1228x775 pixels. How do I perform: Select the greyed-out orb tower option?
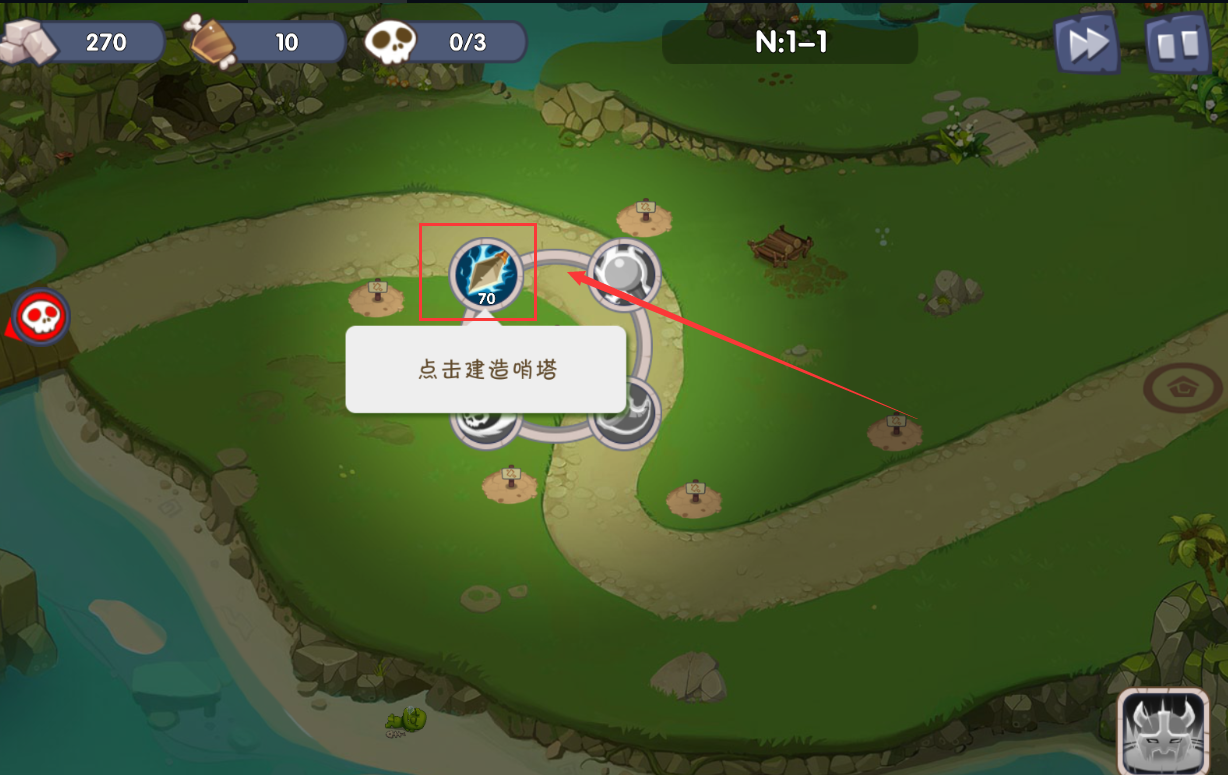[x=623, y=272]
